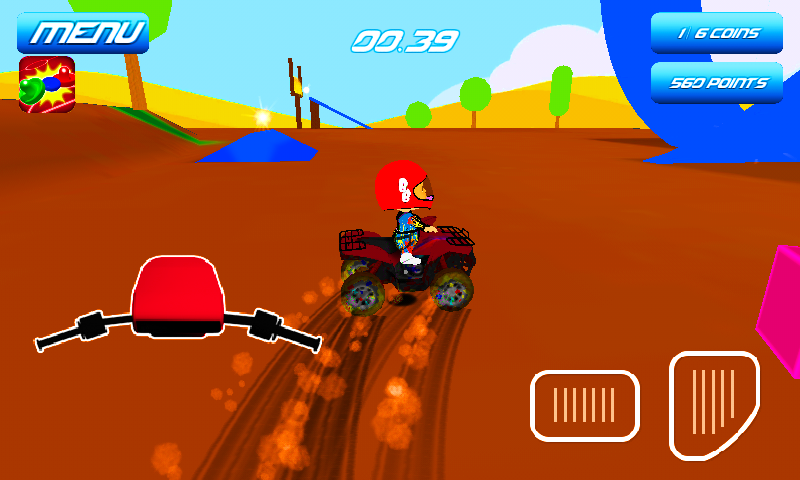Image resolution: width=800 pixels, height=480 pixels.
Task: Tap the red burst power-up icon
Action: 47,84
